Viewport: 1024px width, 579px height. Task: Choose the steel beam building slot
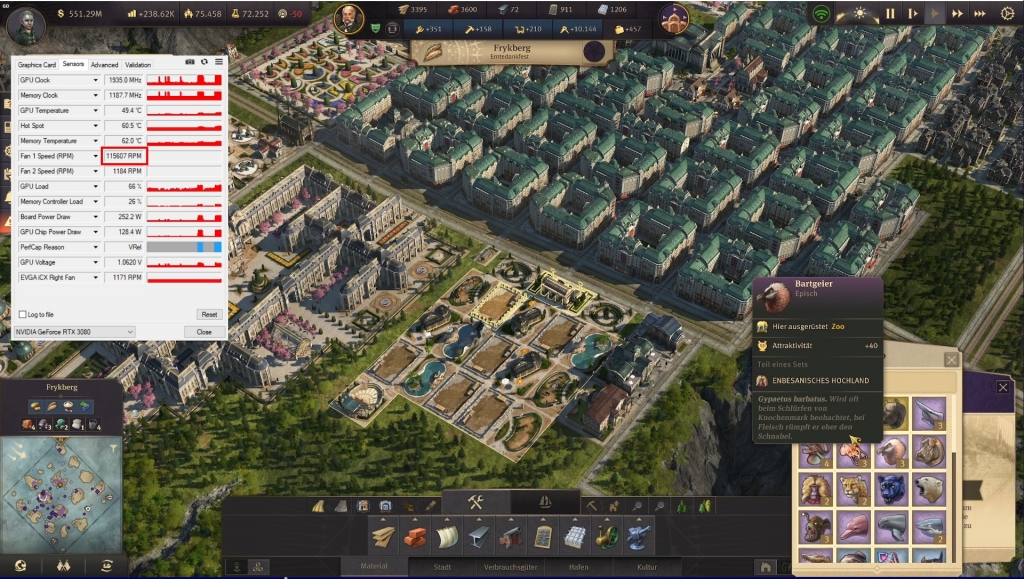[480, 537]
